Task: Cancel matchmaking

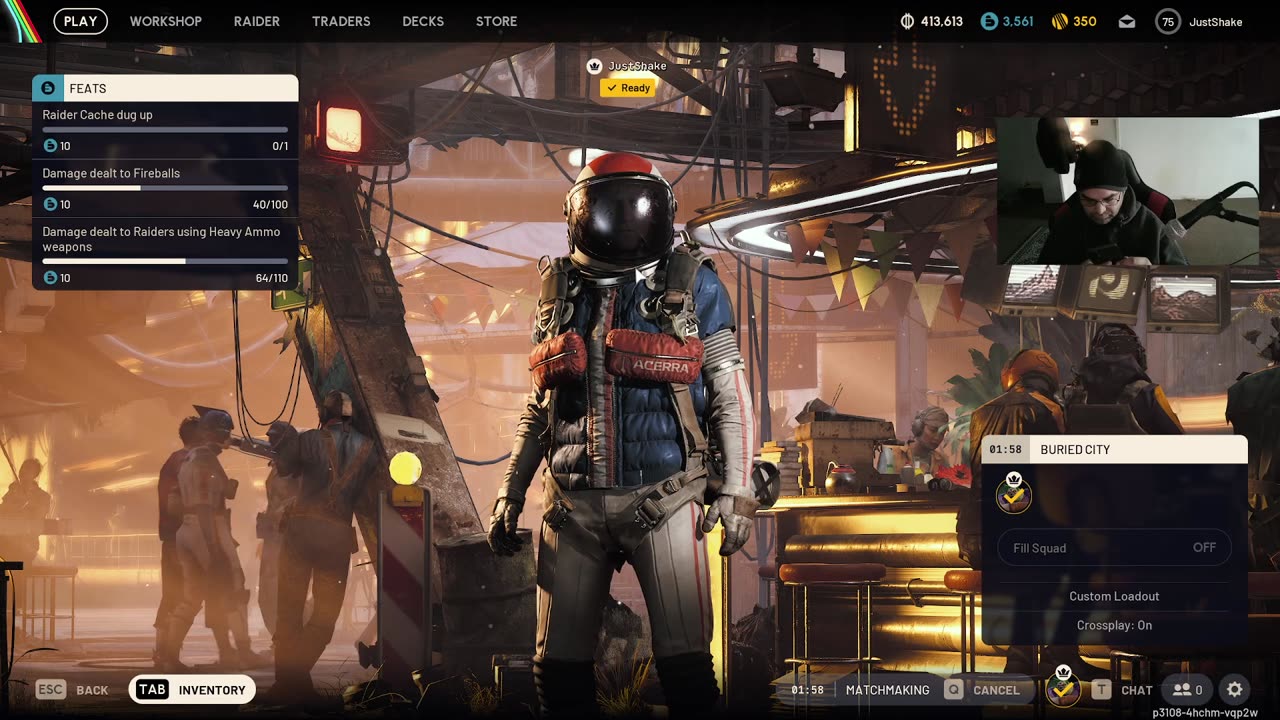Action: [984, 690]
